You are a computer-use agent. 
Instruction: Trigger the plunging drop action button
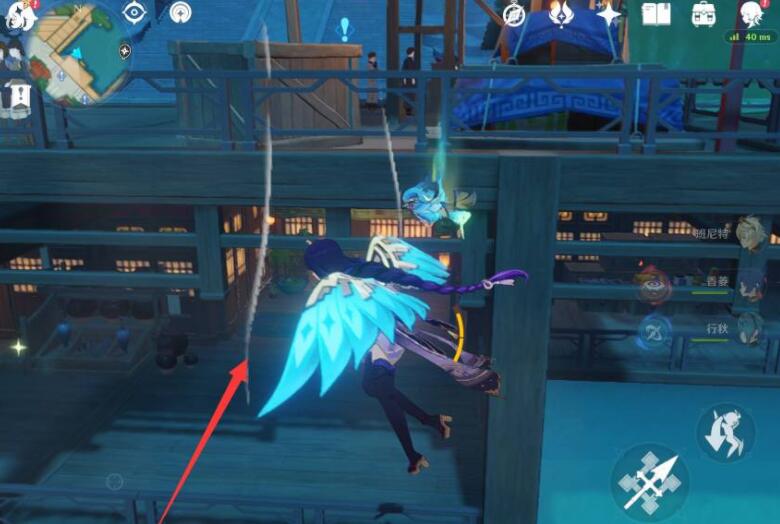(x=725, y=433)
